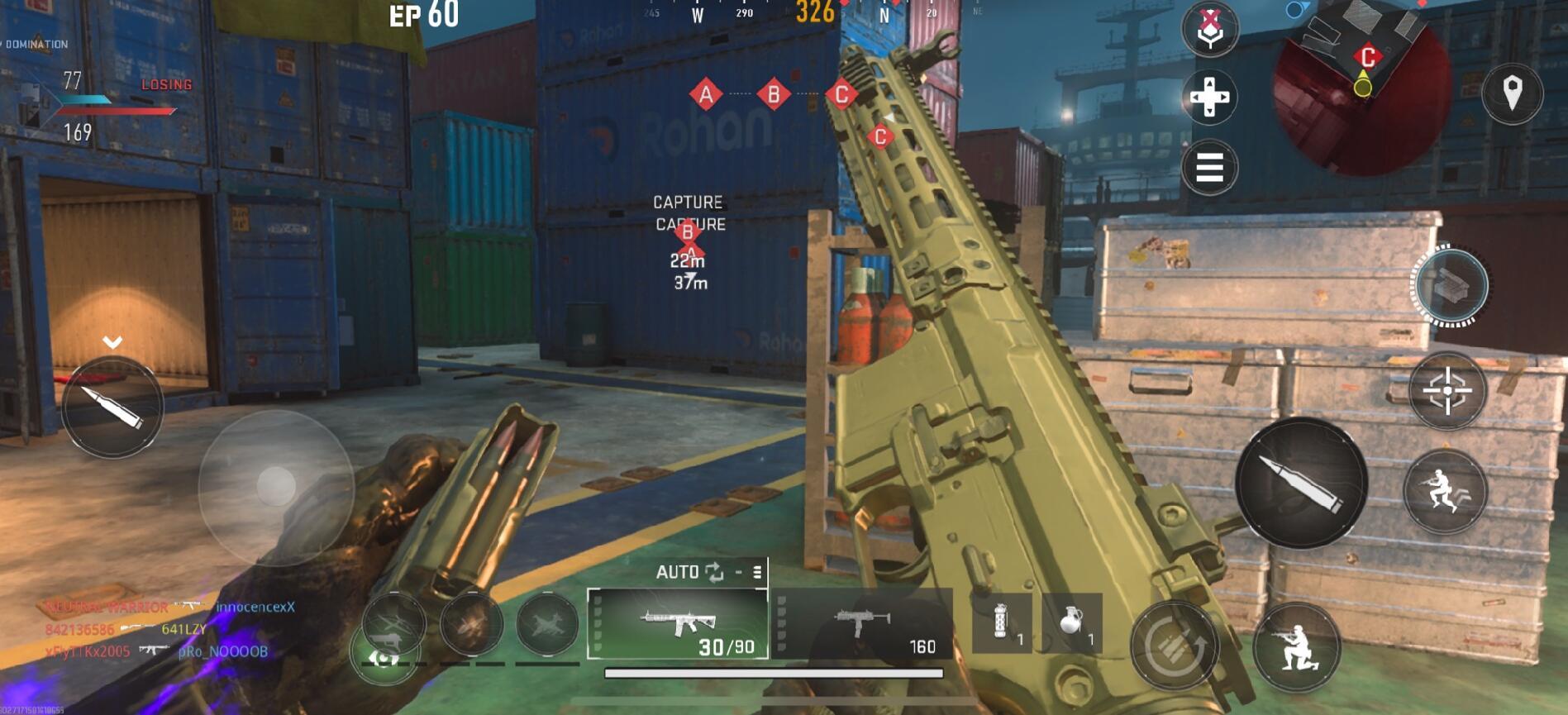Reload the weapon with the reload button

coord(1175,646)
